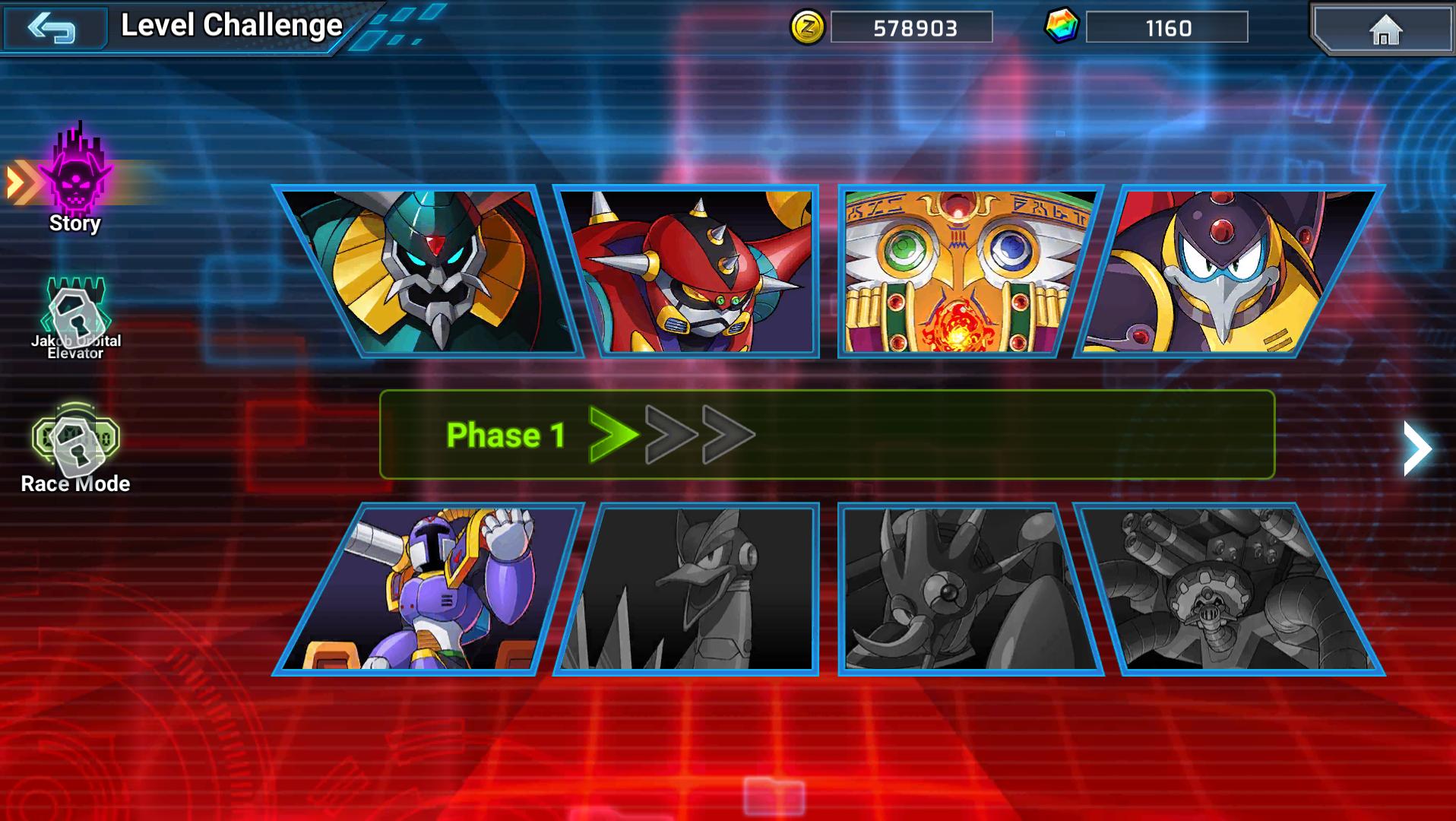
Task: Click the back arrow icon
Action: [53, 27]
